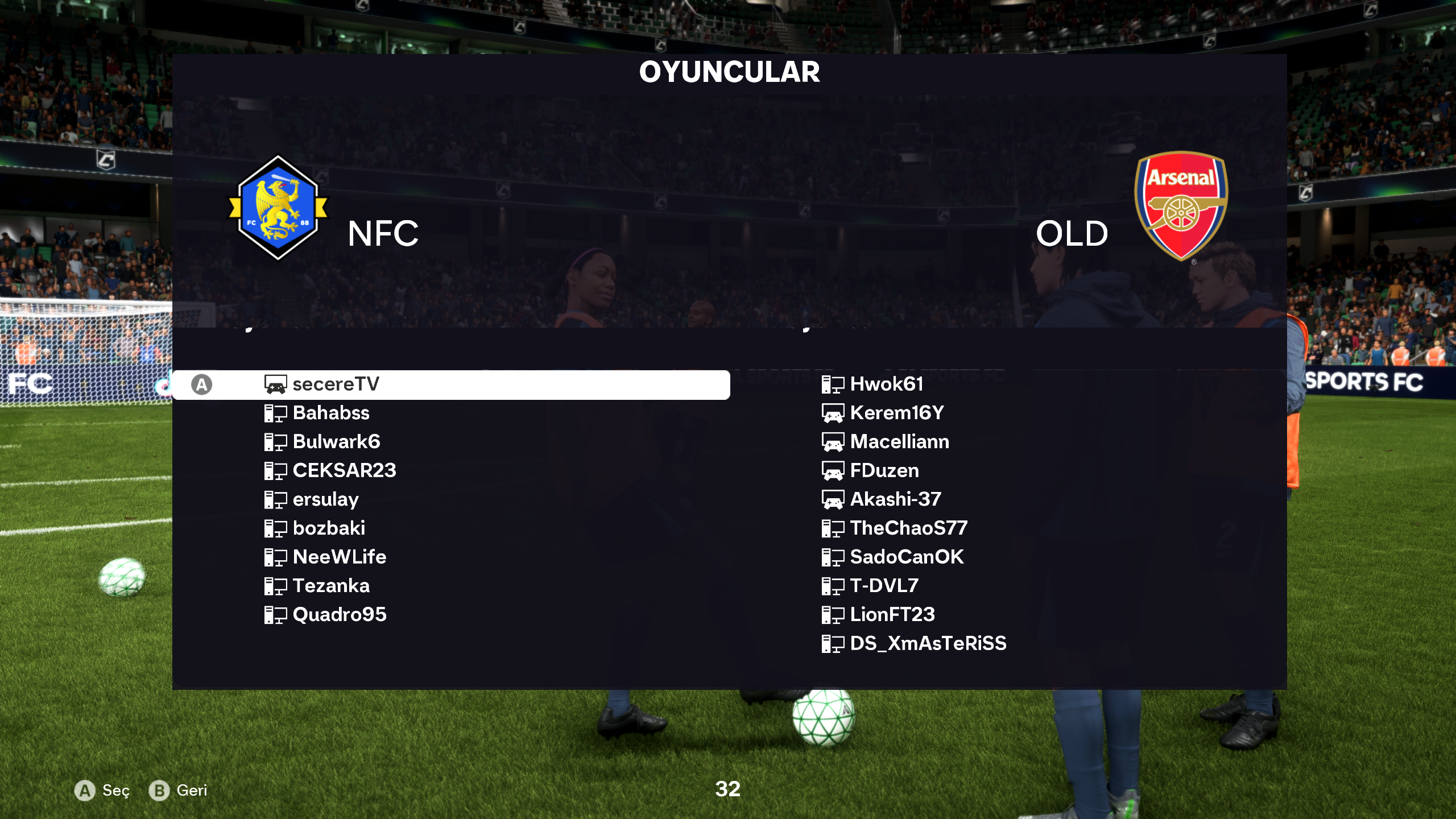Viewport: 1456px width, 819px height.
Task: Choose the LionFT23 player row
Action: pyautogui.click(x=892, y=615)
